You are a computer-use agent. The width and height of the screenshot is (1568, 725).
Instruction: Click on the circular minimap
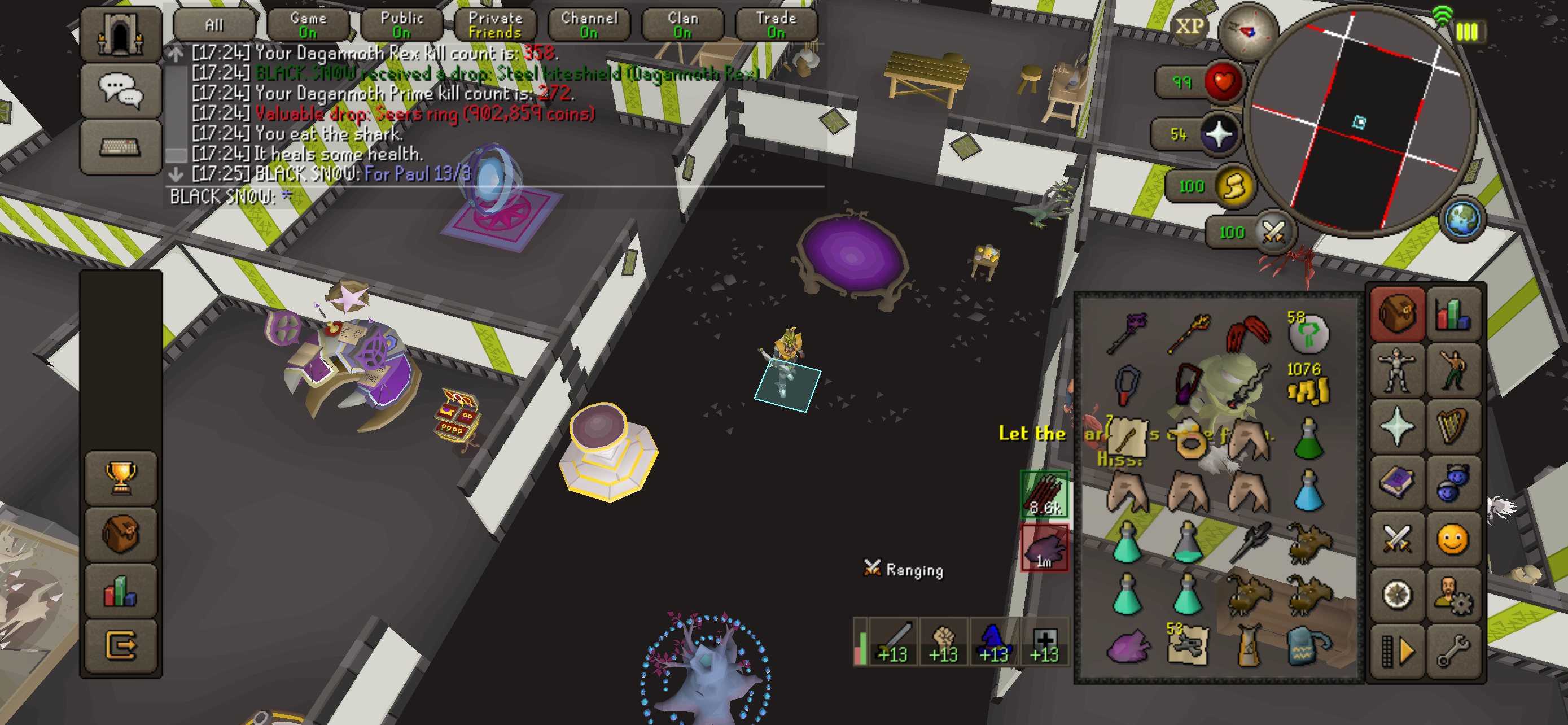pos(1360,121)
